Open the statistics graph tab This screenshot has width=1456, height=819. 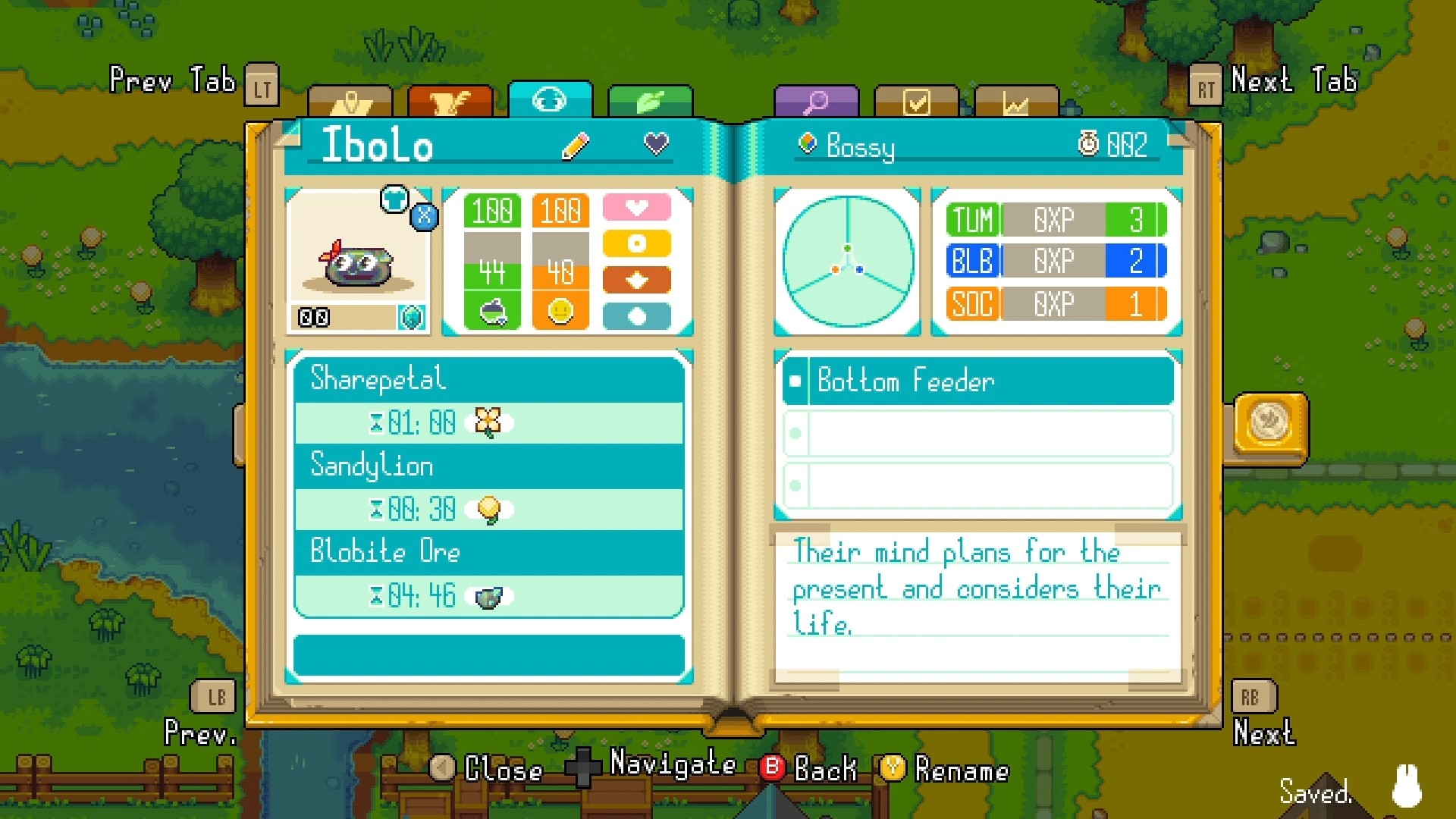[1016, 101]
